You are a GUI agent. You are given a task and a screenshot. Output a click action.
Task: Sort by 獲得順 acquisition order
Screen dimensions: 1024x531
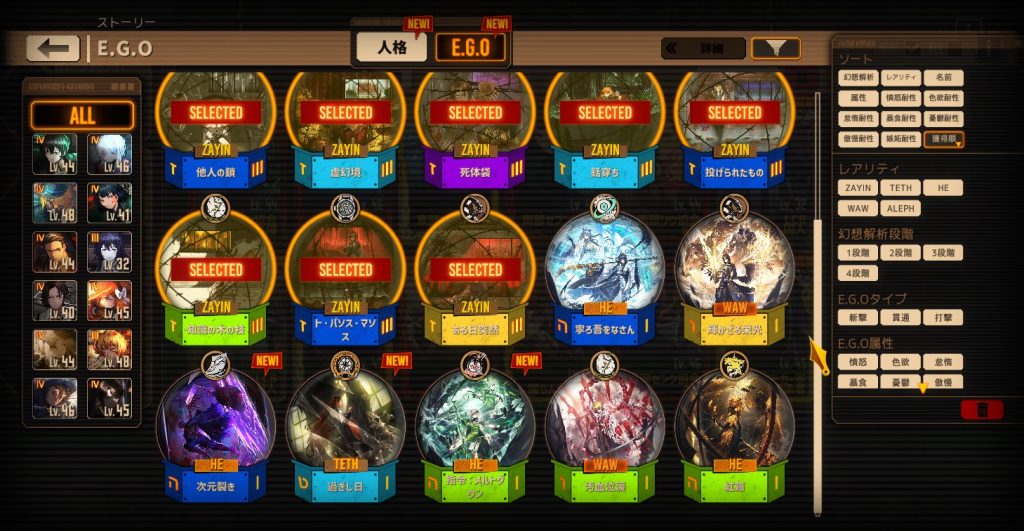click(x=943, y=139)
